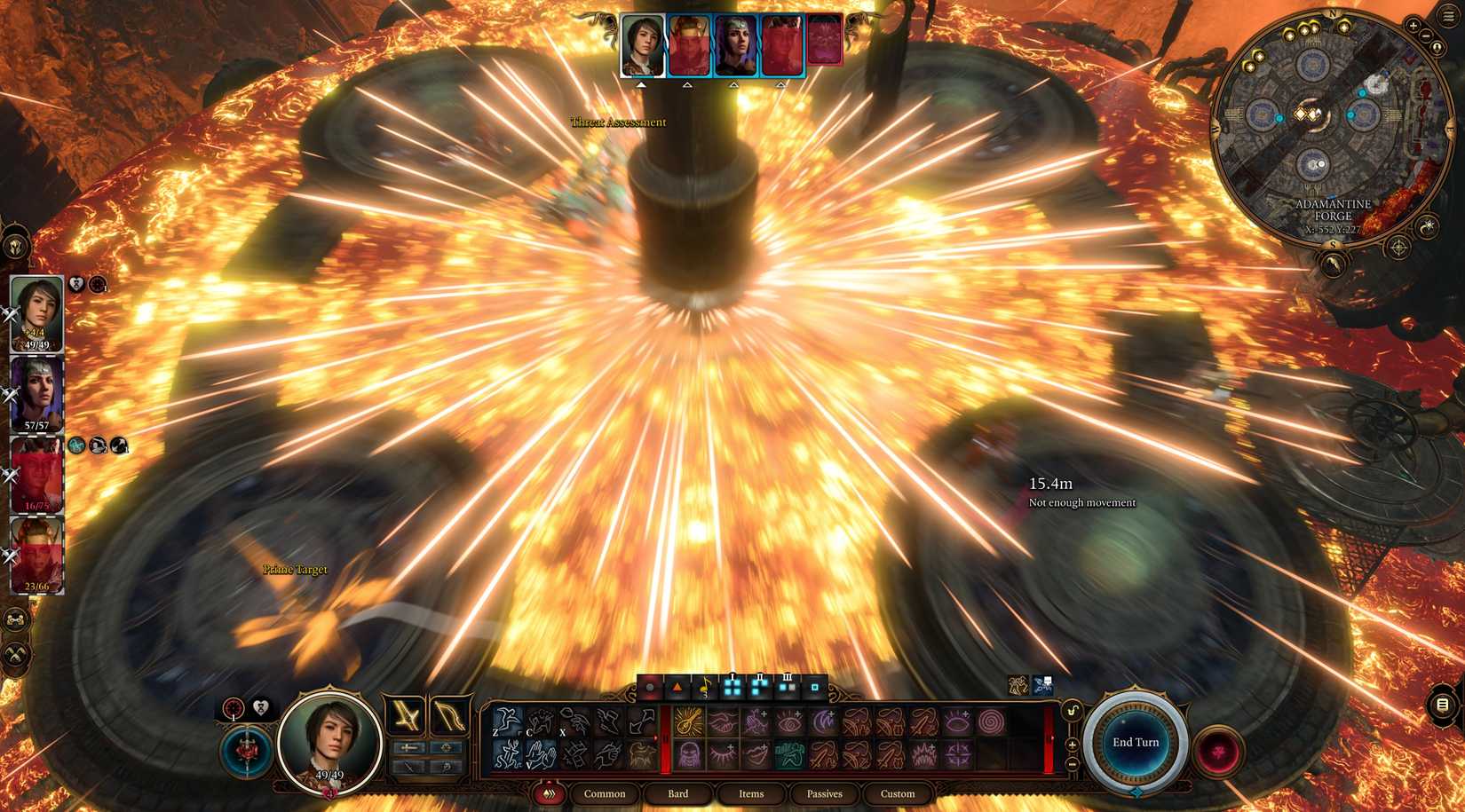Switch to the ranged weapon set
This screenshot has width=1465, height=812.
[444, 717]
